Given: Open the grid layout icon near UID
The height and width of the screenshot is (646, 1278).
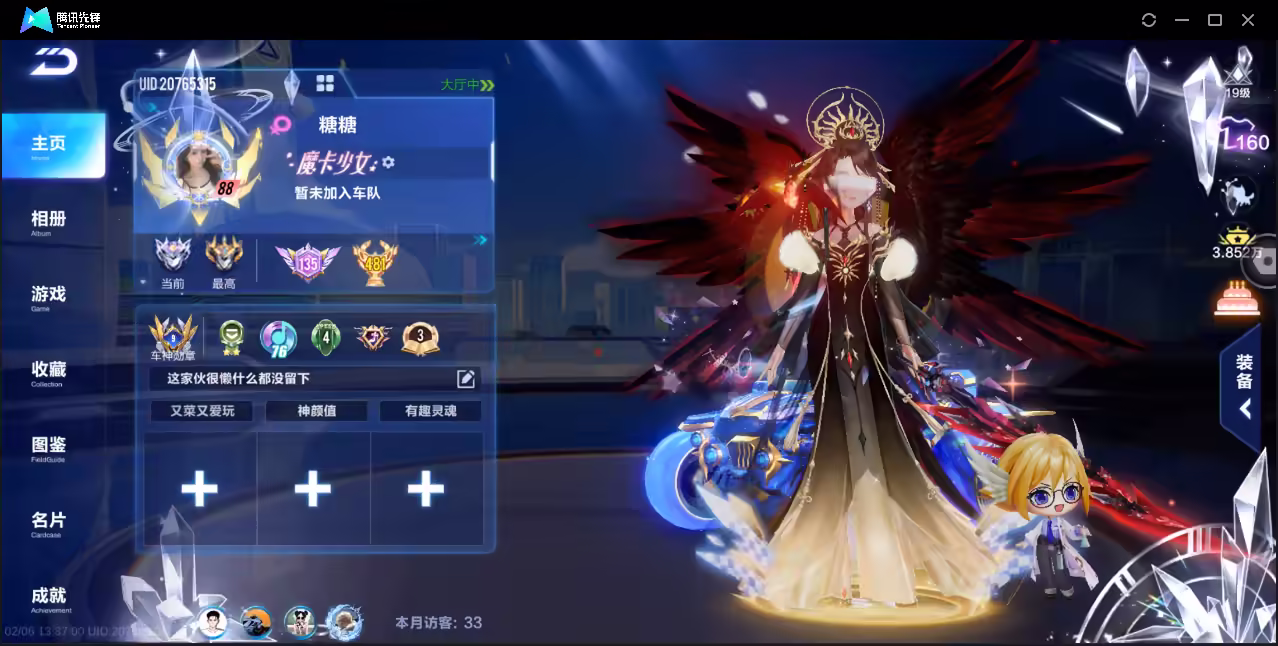Looking at the screenshot, I should (325, 83).
